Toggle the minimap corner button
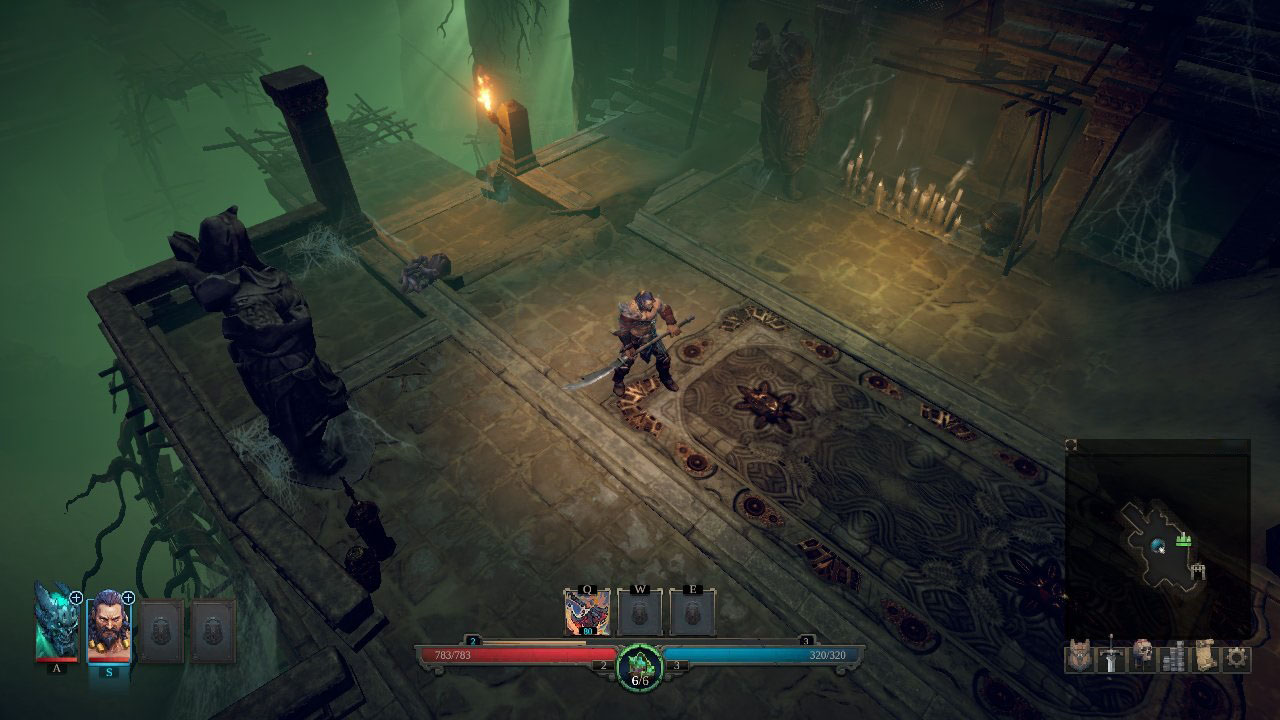This screenshot has width=1280, height=720. pyautogui.click(x=1071, y=445)
